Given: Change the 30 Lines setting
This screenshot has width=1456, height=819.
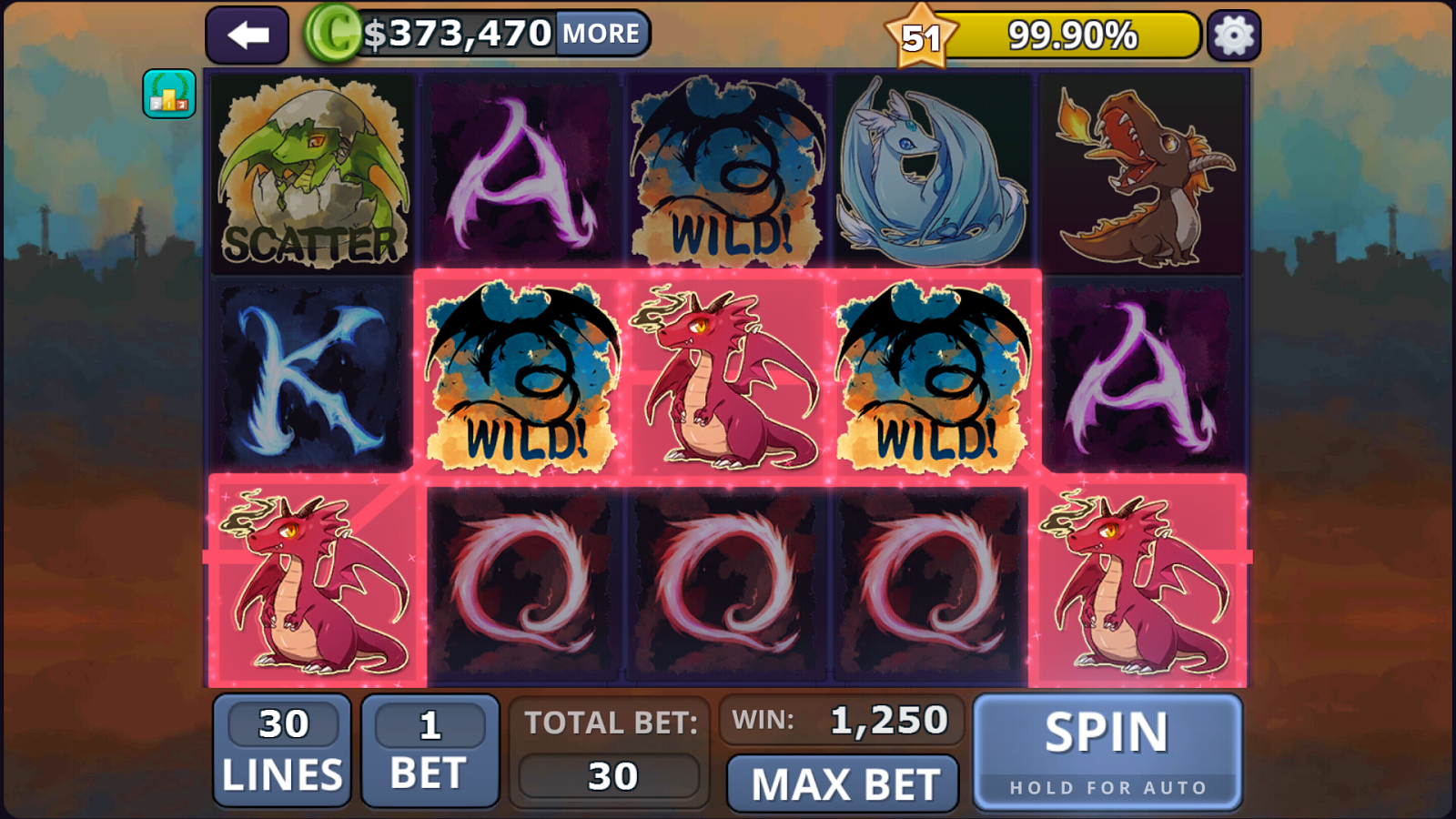Looking at the screenshot, I should (282, 751).
